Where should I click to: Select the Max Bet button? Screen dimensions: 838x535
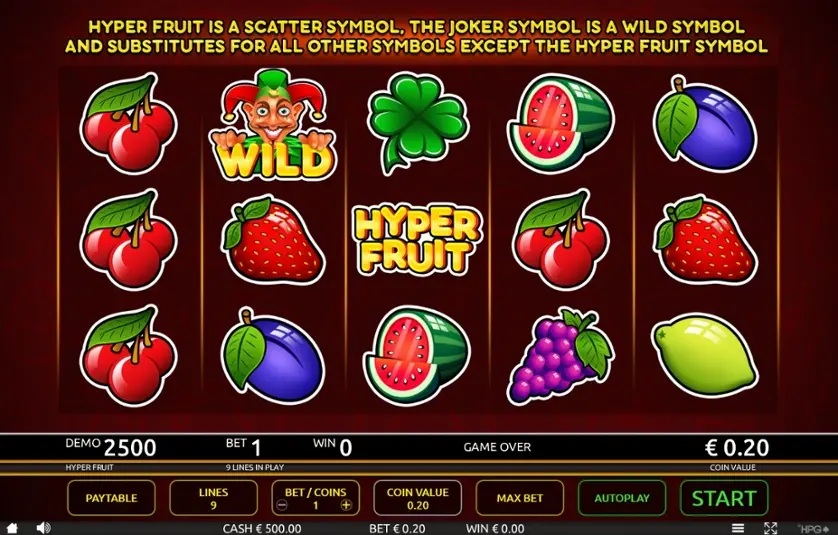[x=519, y=497]
